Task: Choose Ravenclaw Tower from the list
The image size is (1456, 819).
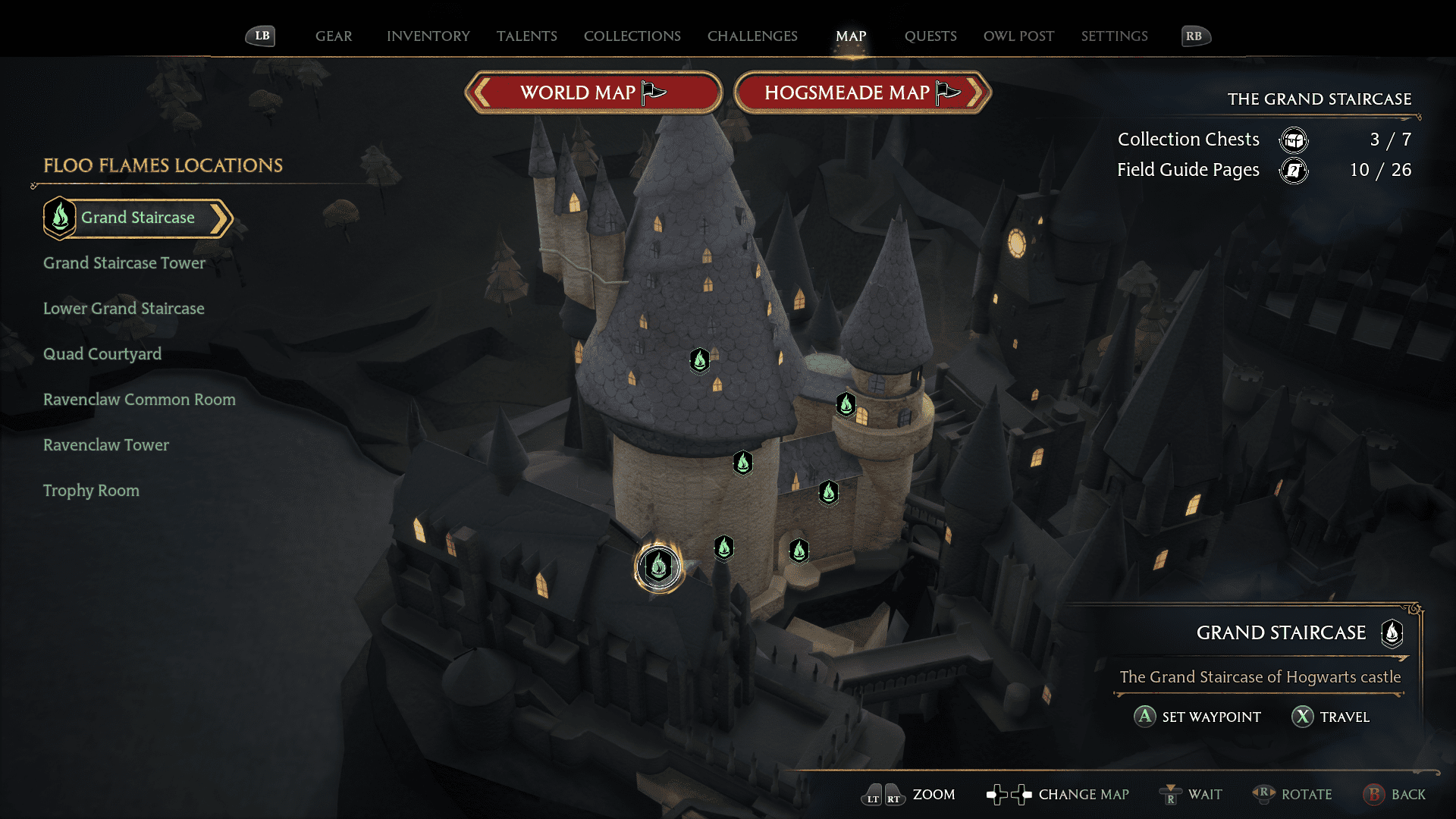Action: 106,445
